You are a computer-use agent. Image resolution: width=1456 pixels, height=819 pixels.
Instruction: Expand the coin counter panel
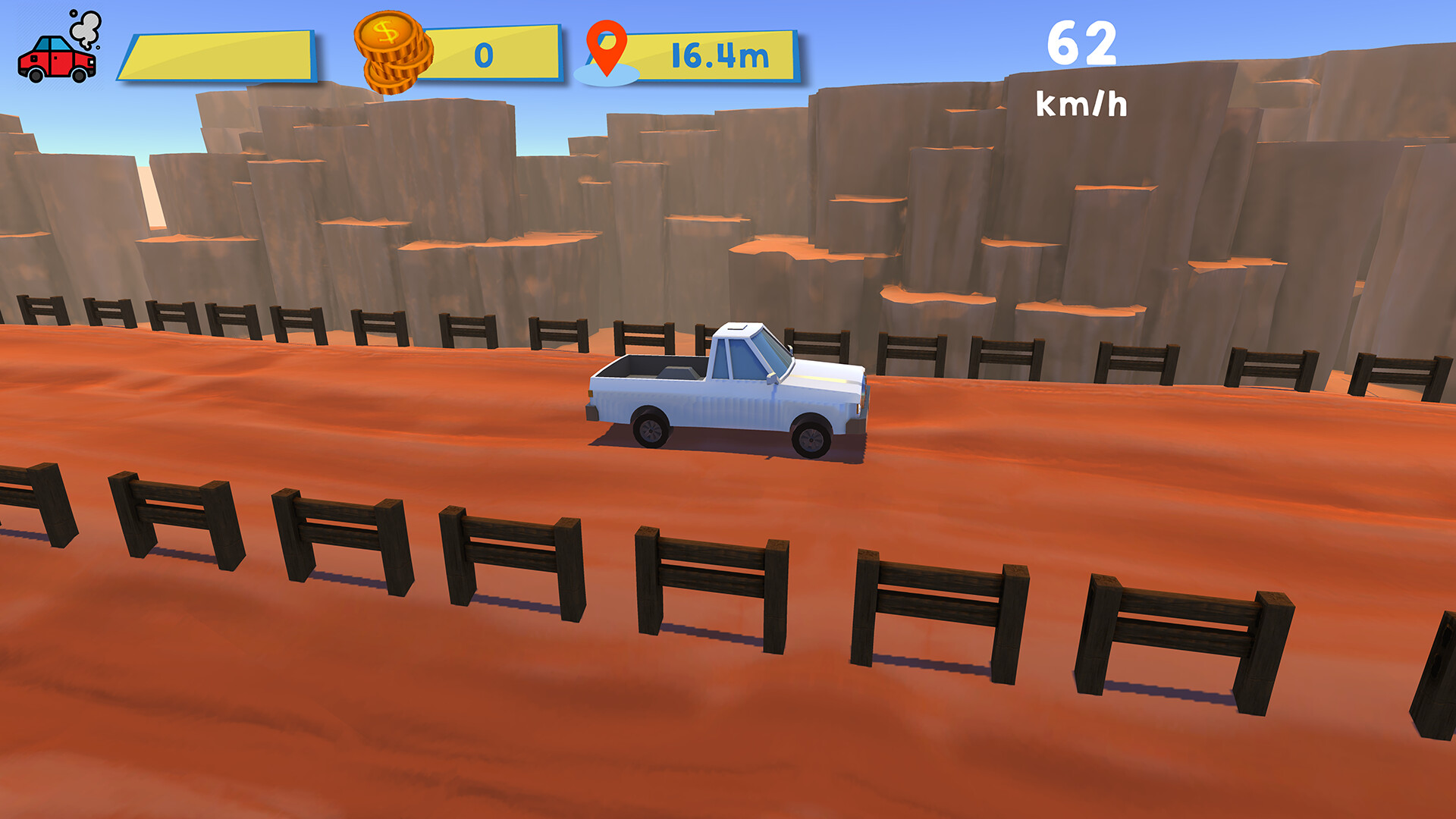point(493,53)
